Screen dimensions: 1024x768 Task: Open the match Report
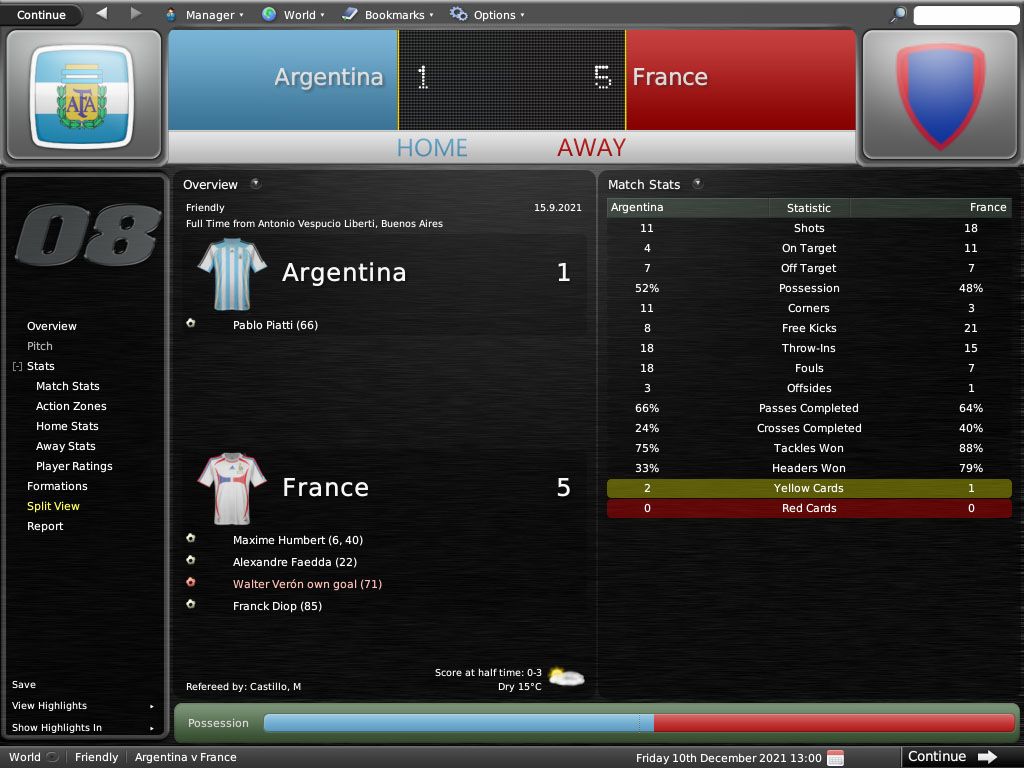pyautogui.click(x=45, y=526)
